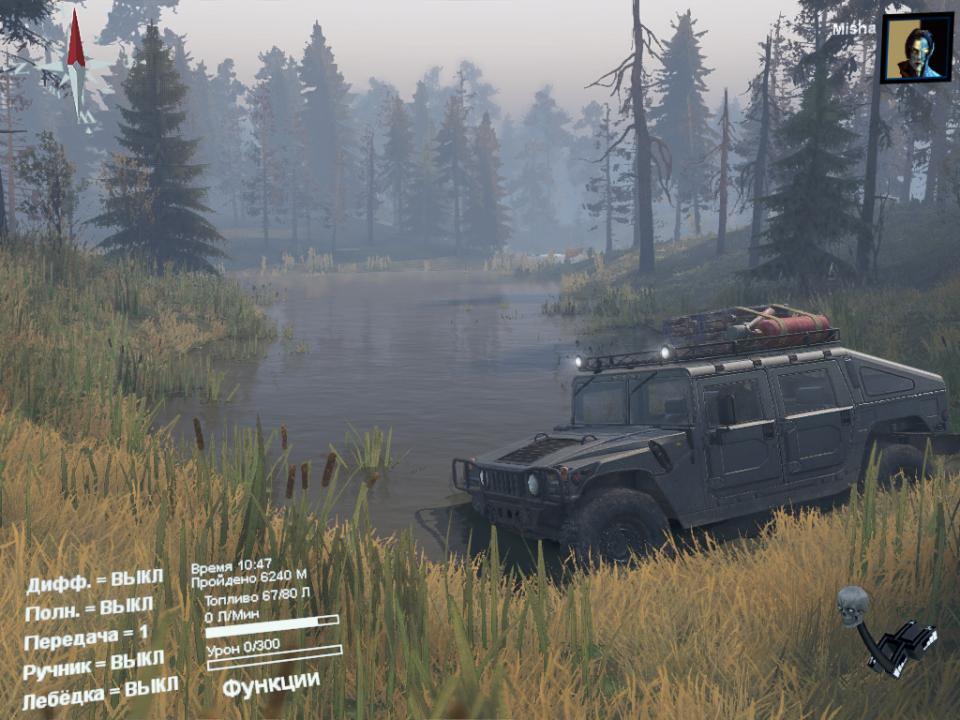Select Misha's player avatar portrait
960x720 pixels.
pos(916,47)
